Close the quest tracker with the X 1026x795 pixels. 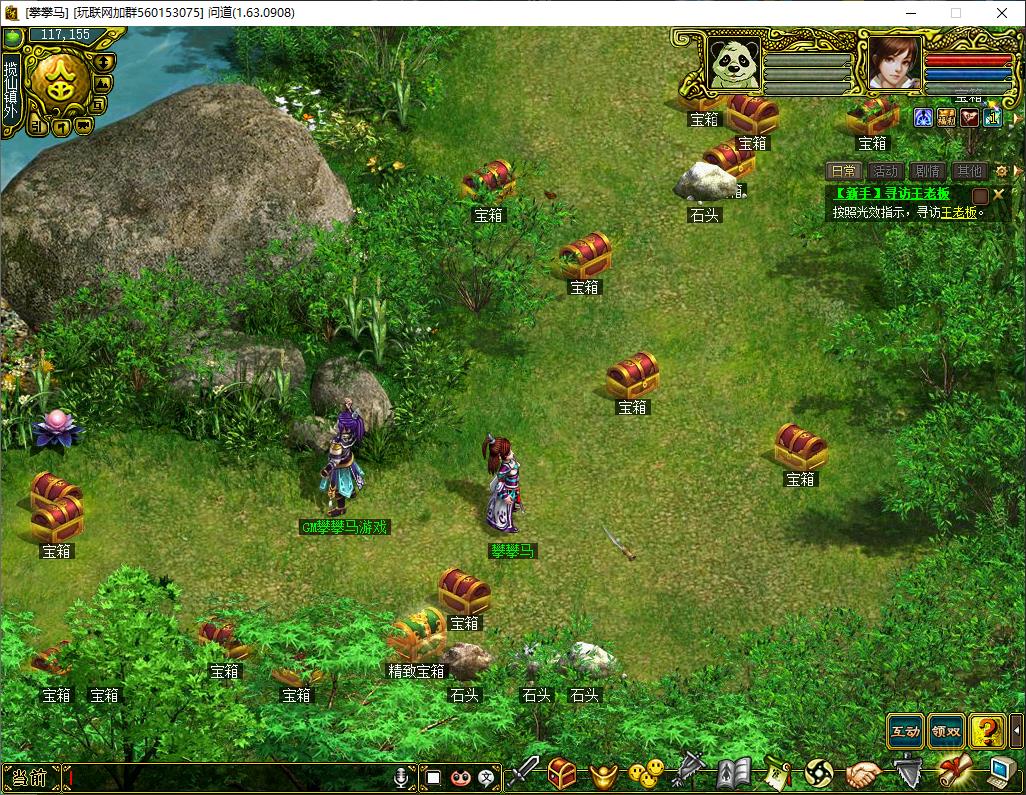click(x=998, y=194)
